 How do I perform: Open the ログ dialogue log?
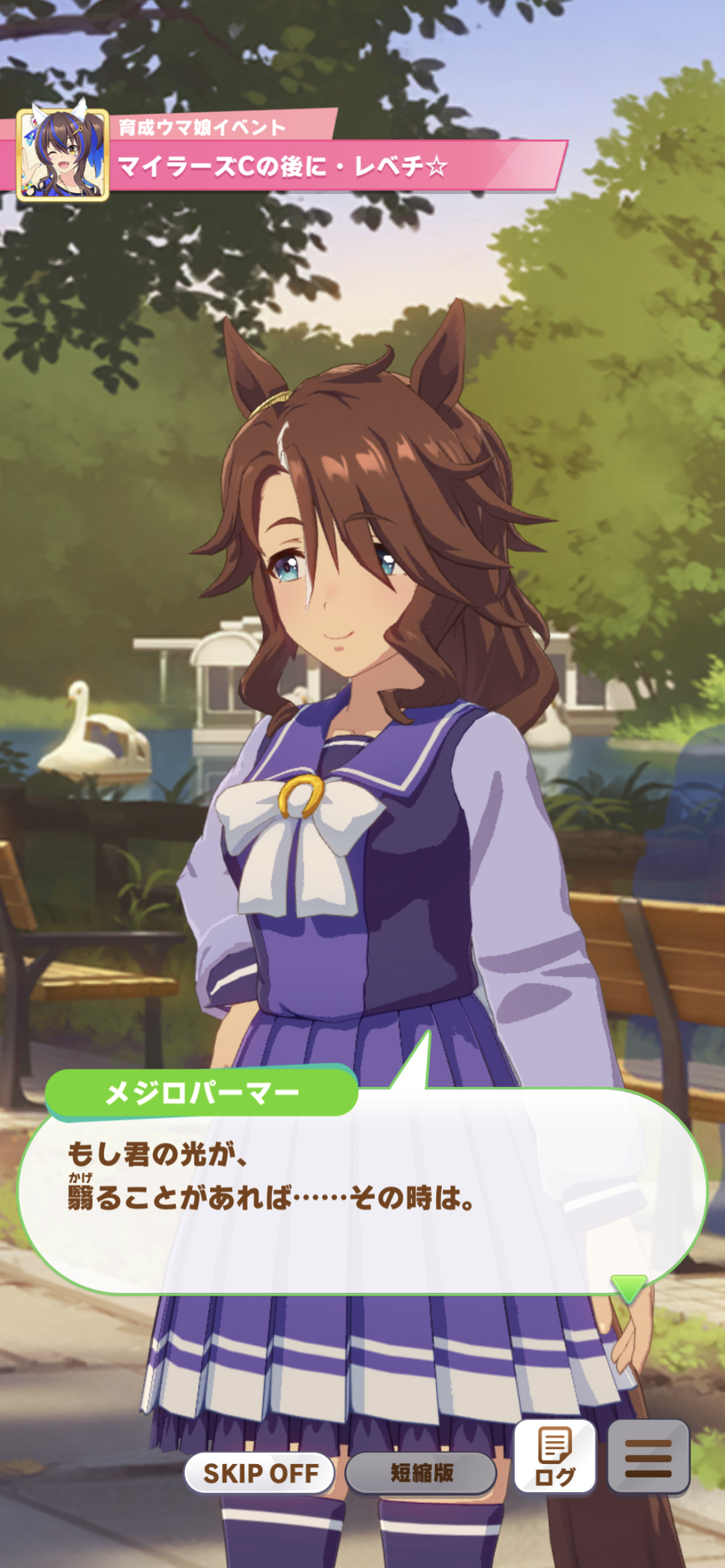(555, 1457)
